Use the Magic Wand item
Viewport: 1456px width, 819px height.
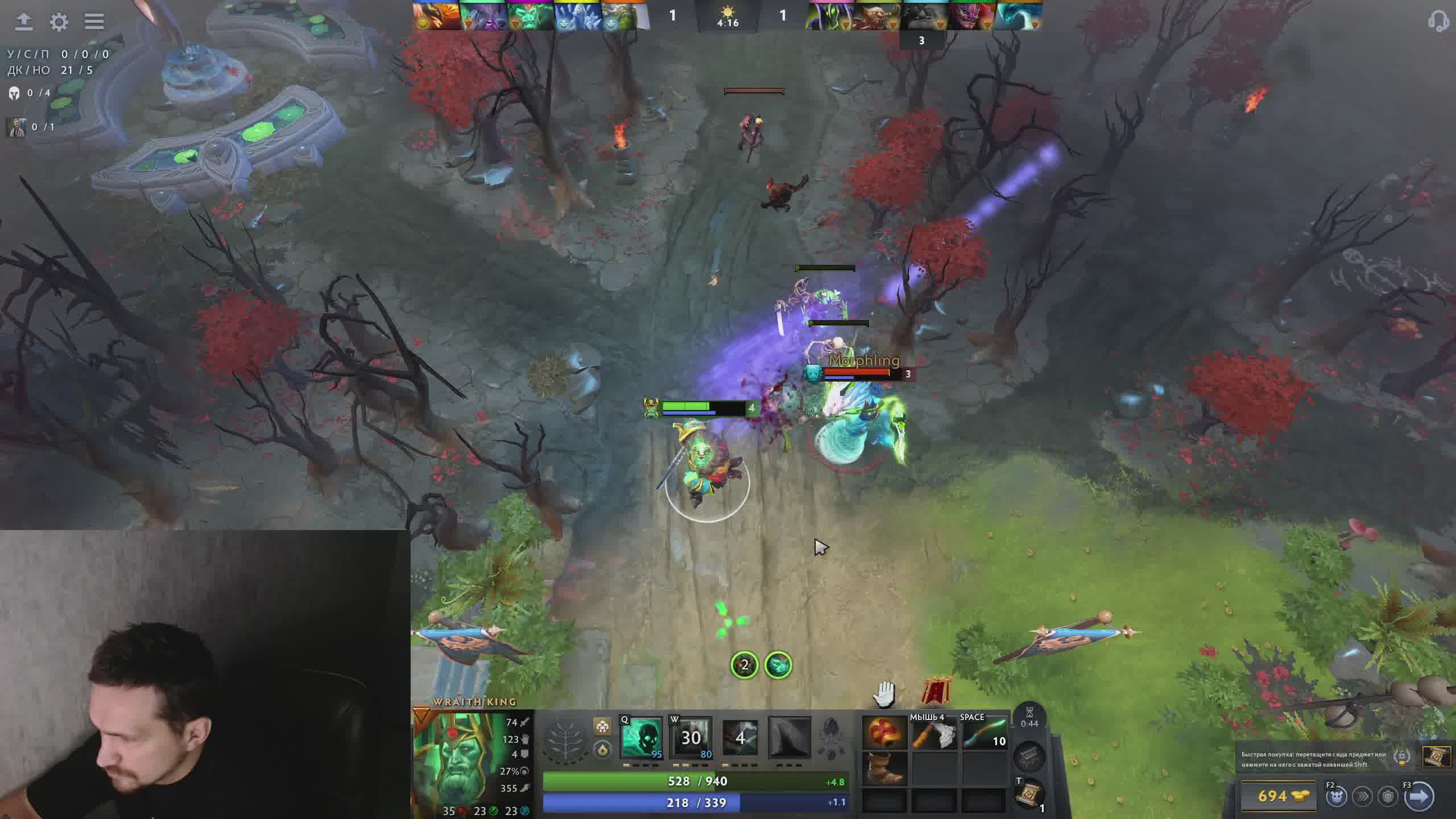click(x=984, y=735)
